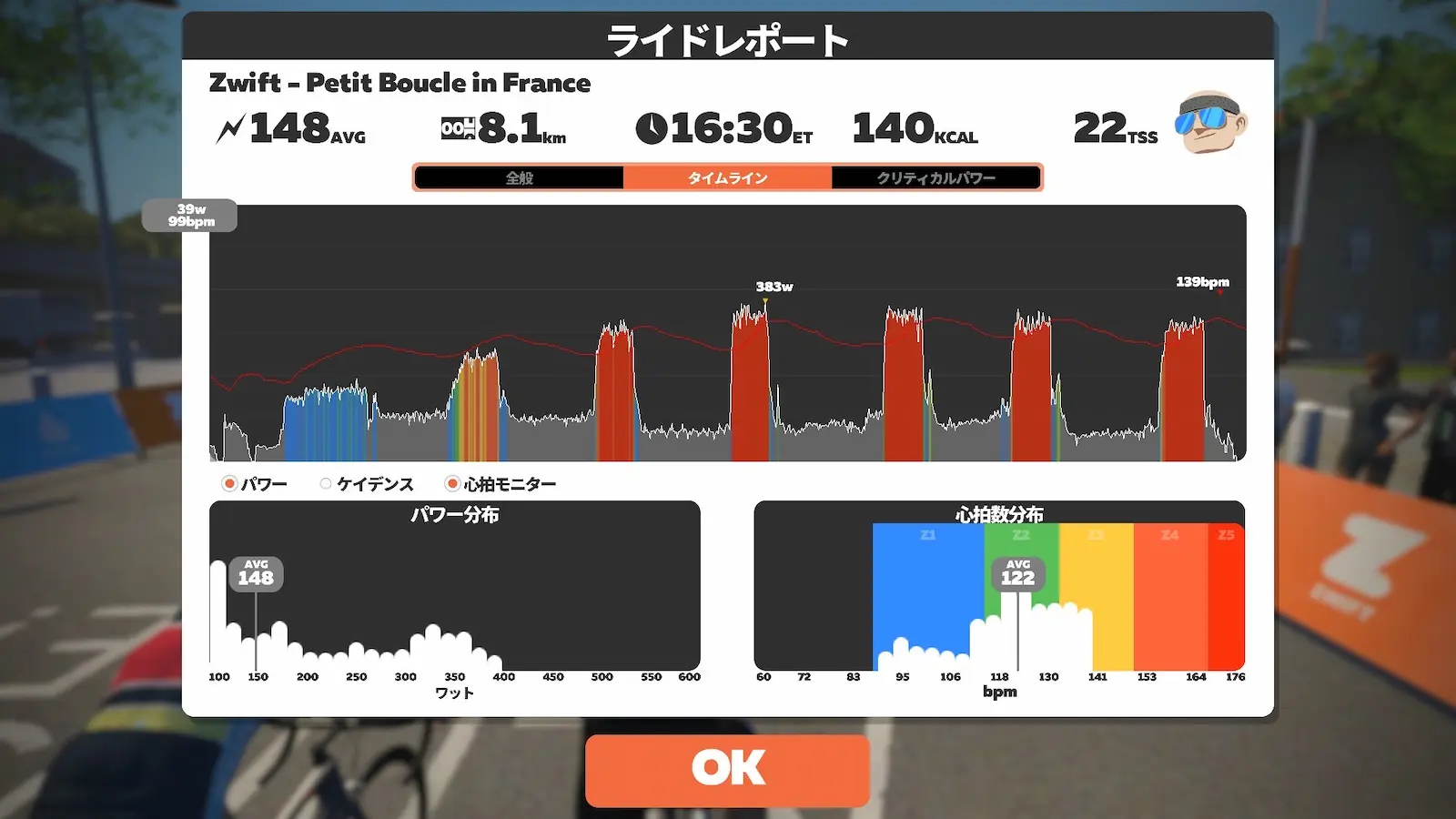
Task: Click the red 139bpm marker on the graph
Action: click(1201, 283)
